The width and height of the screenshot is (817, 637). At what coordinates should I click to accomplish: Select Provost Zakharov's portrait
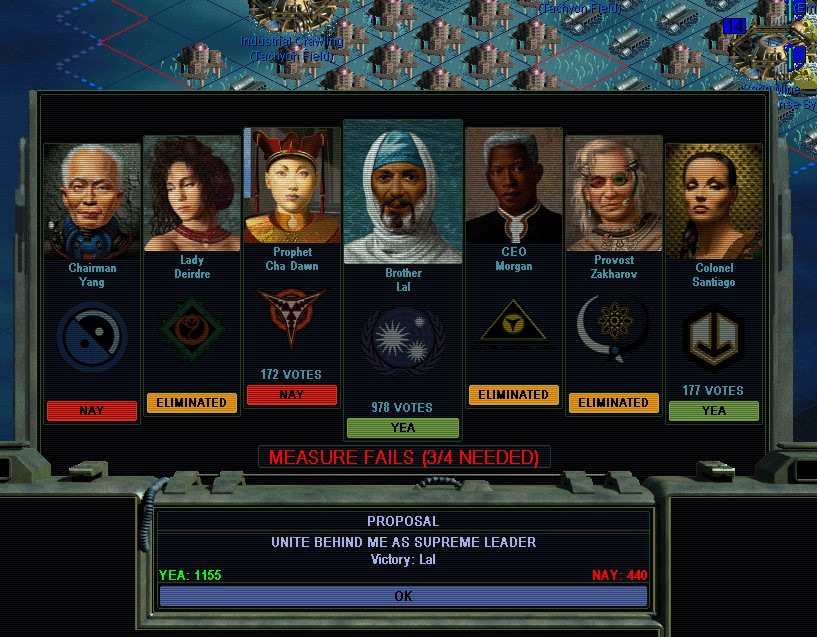coord(614,195)
